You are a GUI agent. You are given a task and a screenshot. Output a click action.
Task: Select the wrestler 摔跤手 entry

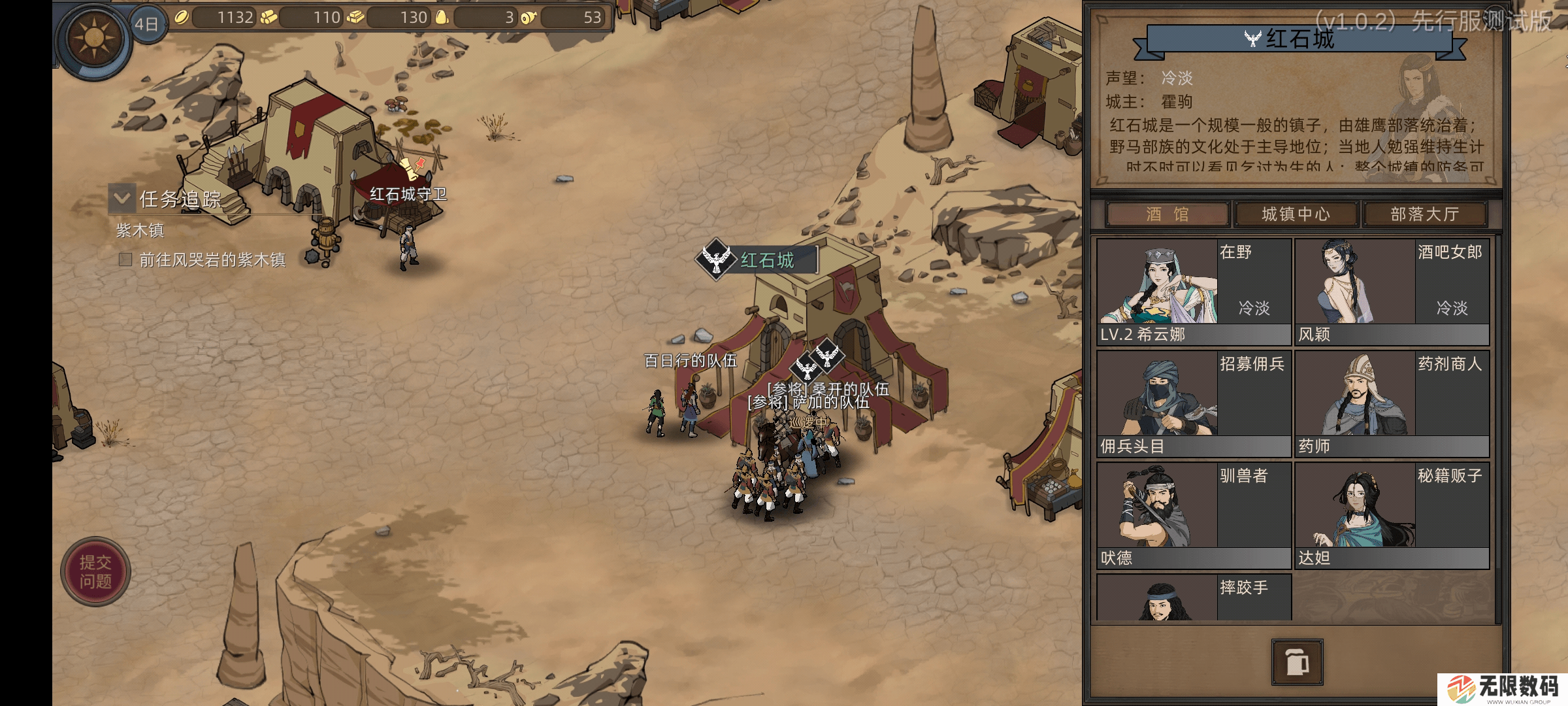[x=1194, y=597]
